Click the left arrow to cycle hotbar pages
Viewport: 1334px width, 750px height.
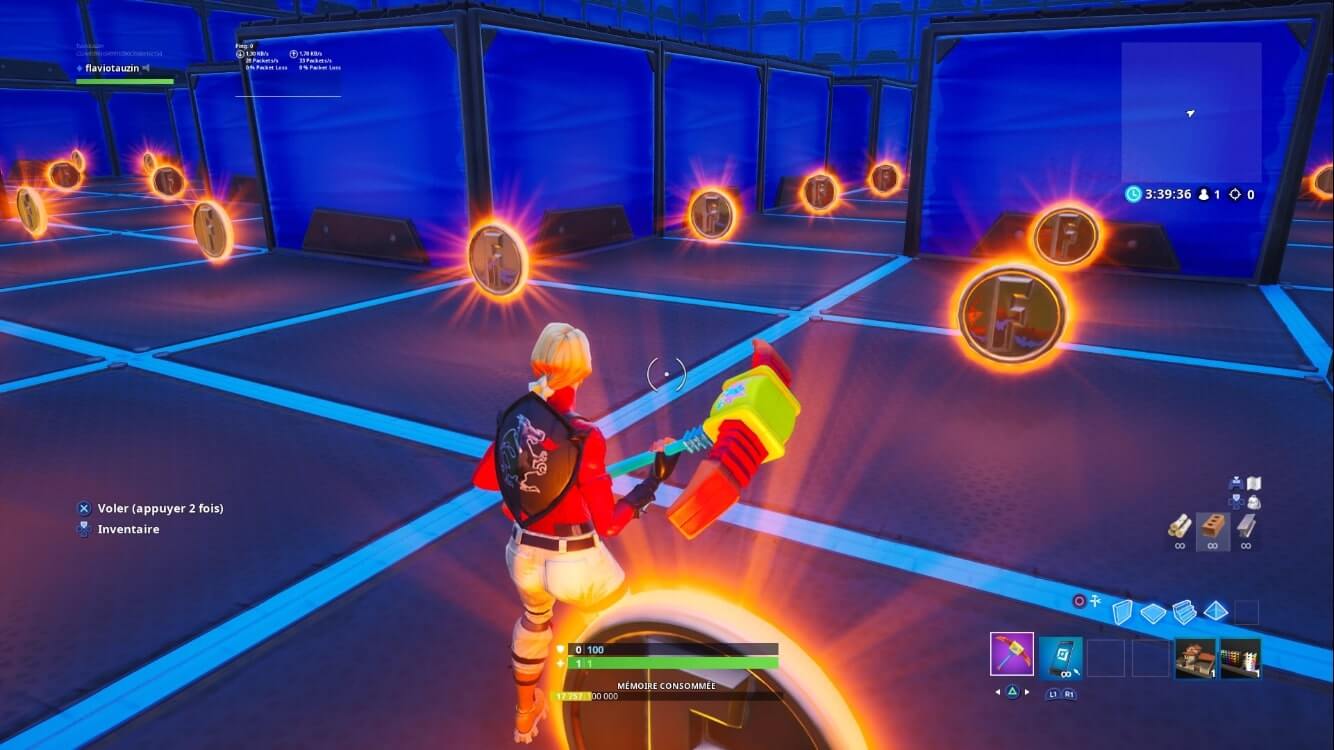tap(997, 690)
